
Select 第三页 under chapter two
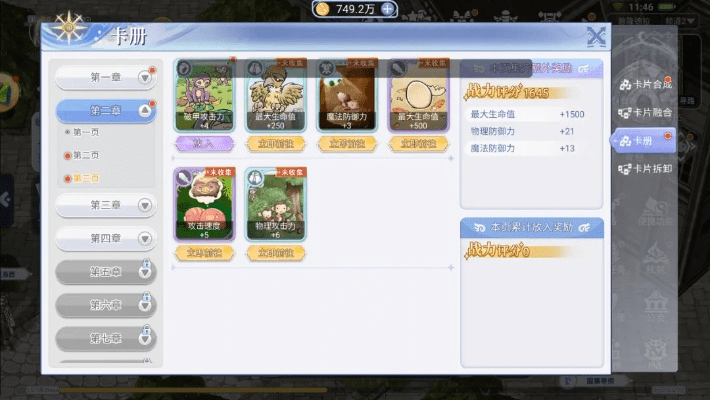point(84,178)
